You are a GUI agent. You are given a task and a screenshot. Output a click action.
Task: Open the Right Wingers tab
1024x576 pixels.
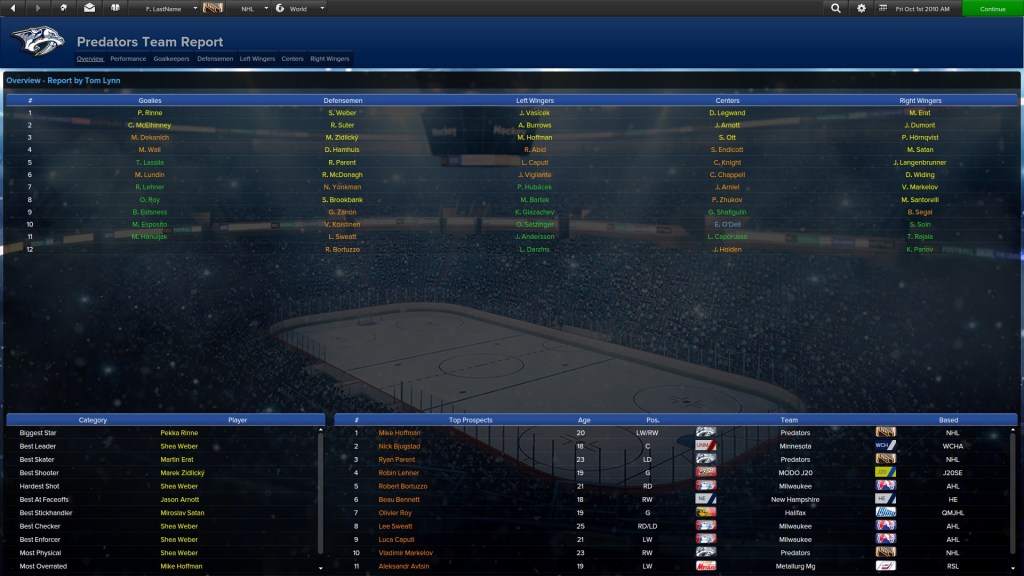click(x=330, y=59)
